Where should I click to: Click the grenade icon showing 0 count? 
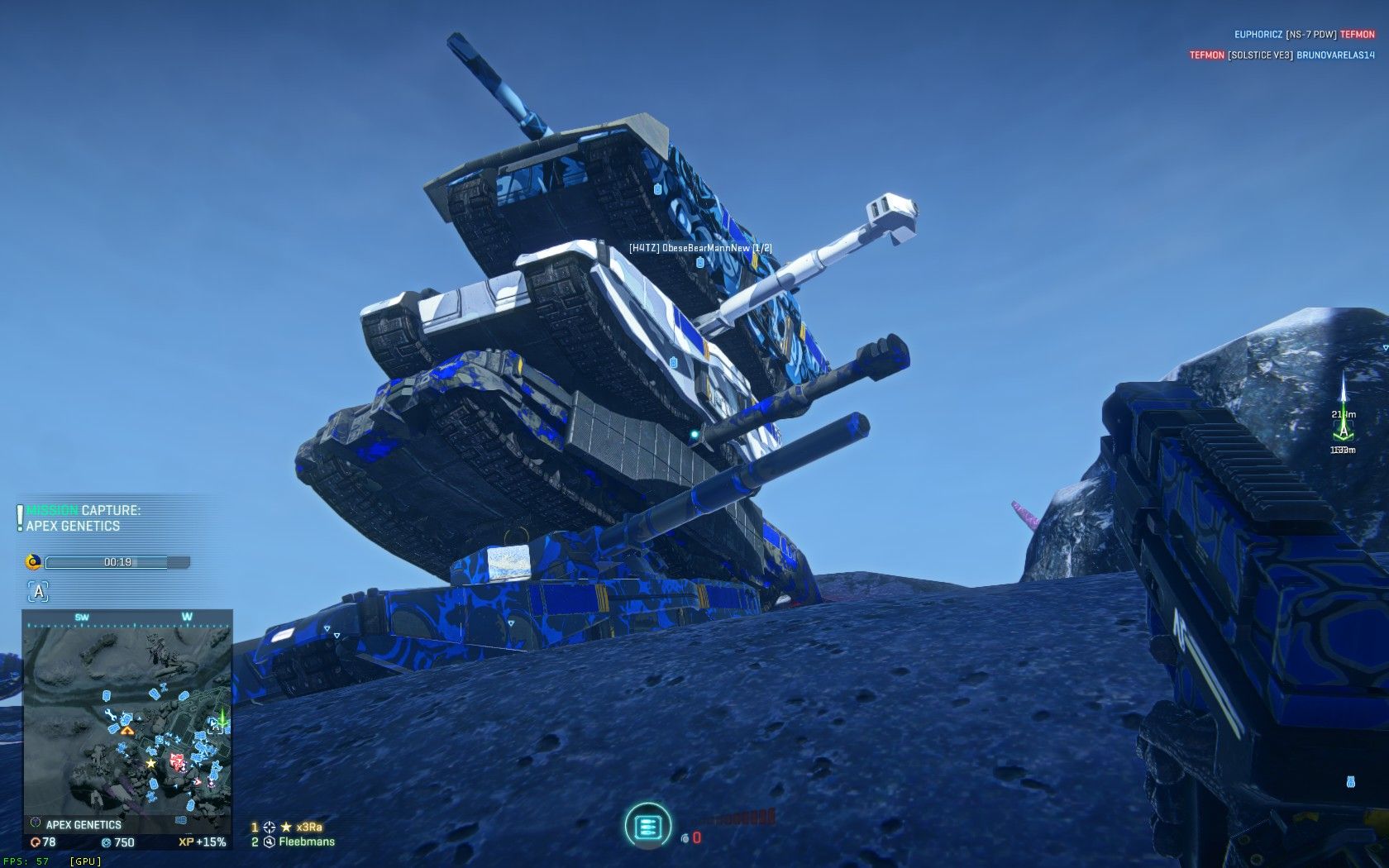coord(685,839)
